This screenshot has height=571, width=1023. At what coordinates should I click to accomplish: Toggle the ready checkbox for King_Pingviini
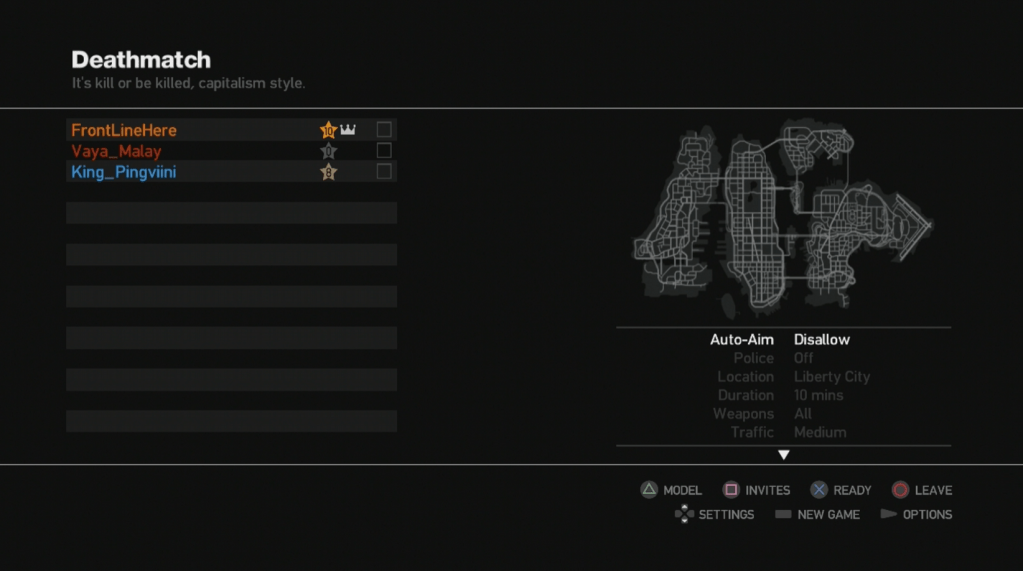384,171
